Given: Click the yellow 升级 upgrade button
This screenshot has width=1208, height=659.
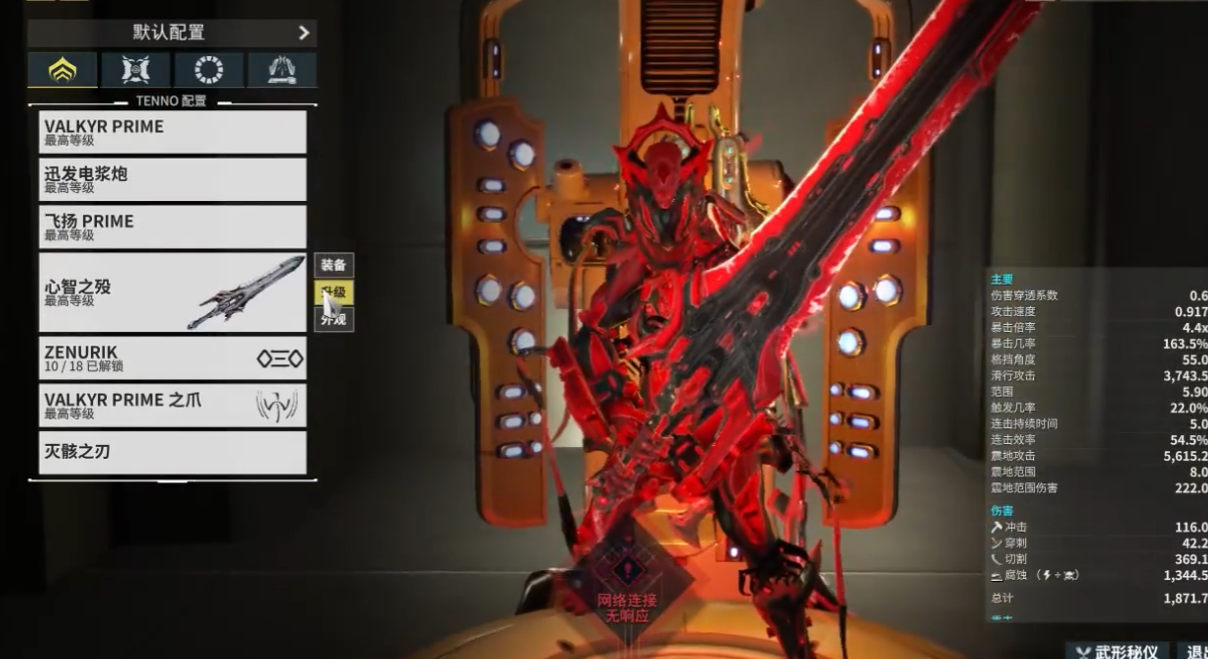Looking at the screenshot, I should click(334, 293).
